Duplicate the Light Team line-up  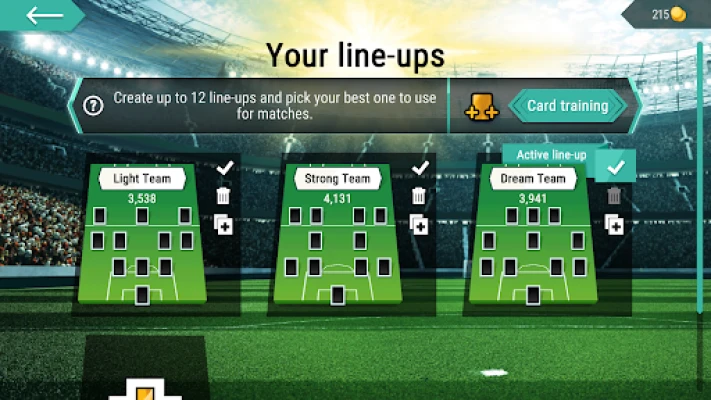pos(224,225)
